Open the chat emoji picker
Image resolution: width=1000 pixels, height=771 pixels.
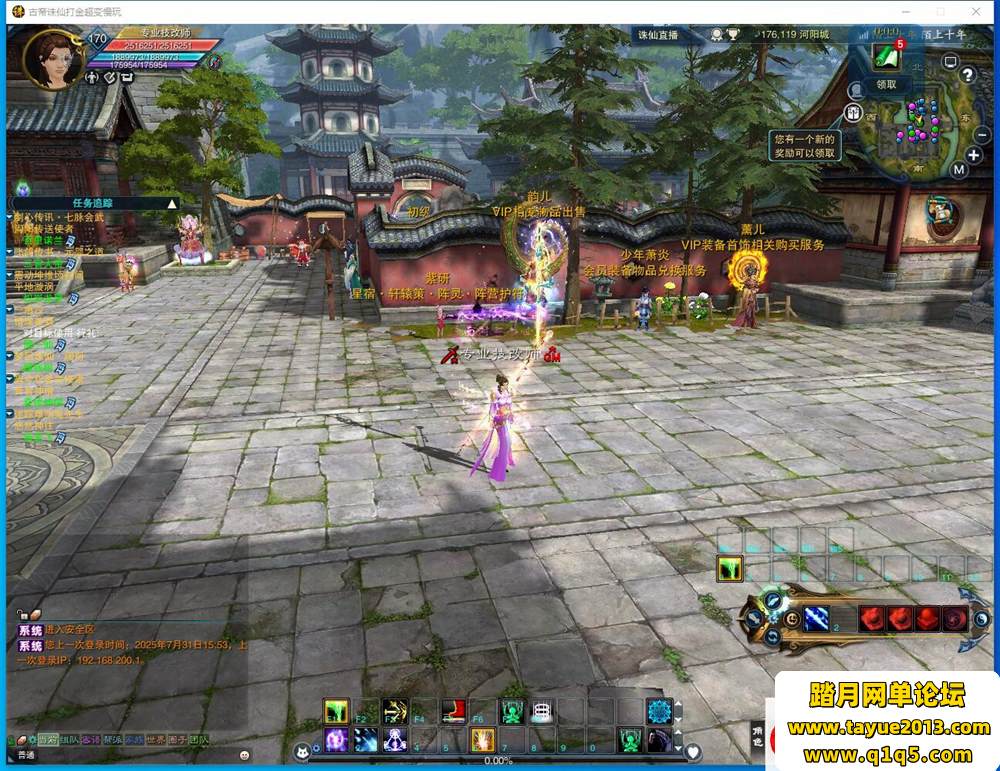[x=243, y=755]
